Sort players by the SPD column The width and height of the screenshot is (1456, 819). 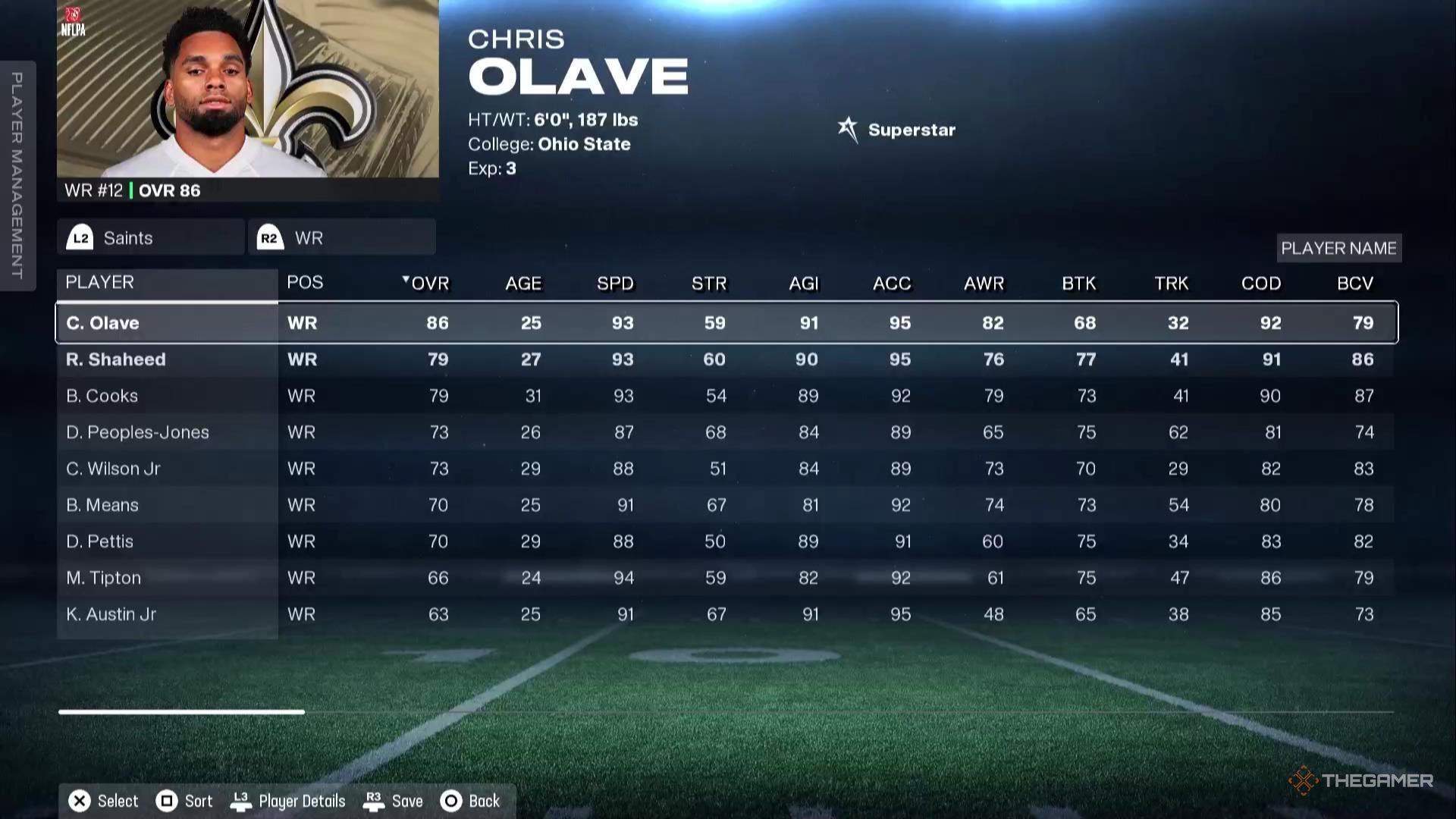(615, 283)
